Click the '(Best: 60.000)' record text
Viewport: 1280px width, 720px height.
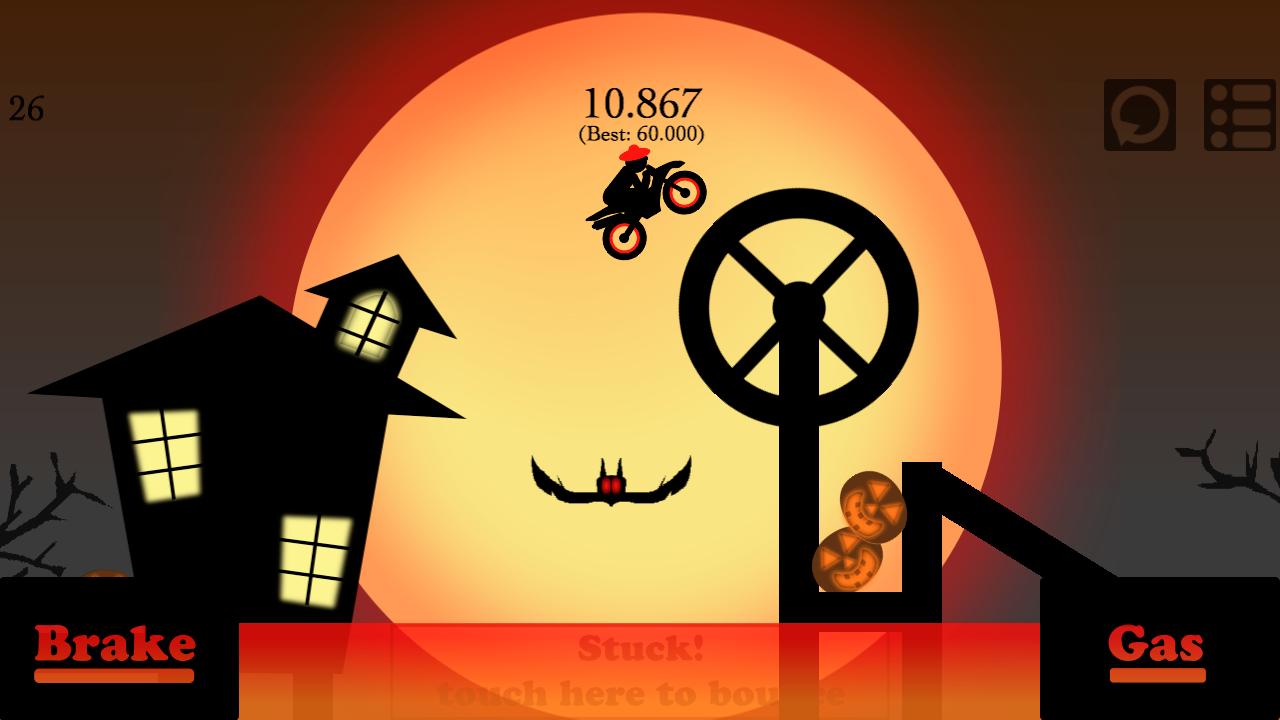tap(643, 131)
